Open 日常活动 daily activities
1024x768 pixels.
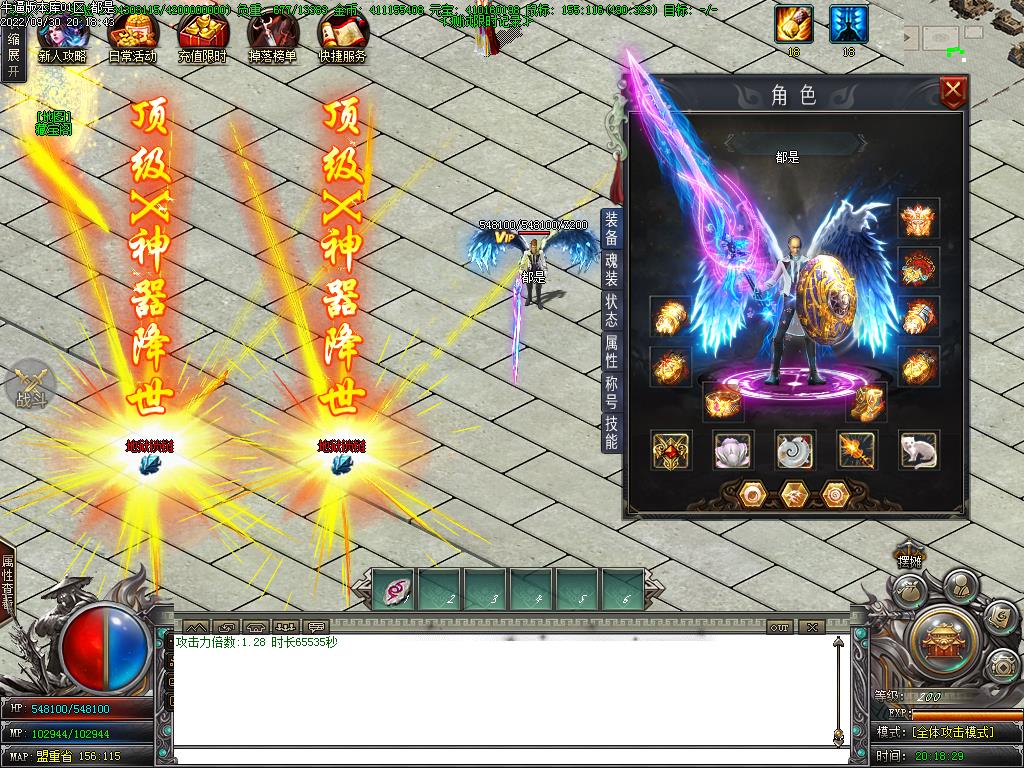click(132, 40)
